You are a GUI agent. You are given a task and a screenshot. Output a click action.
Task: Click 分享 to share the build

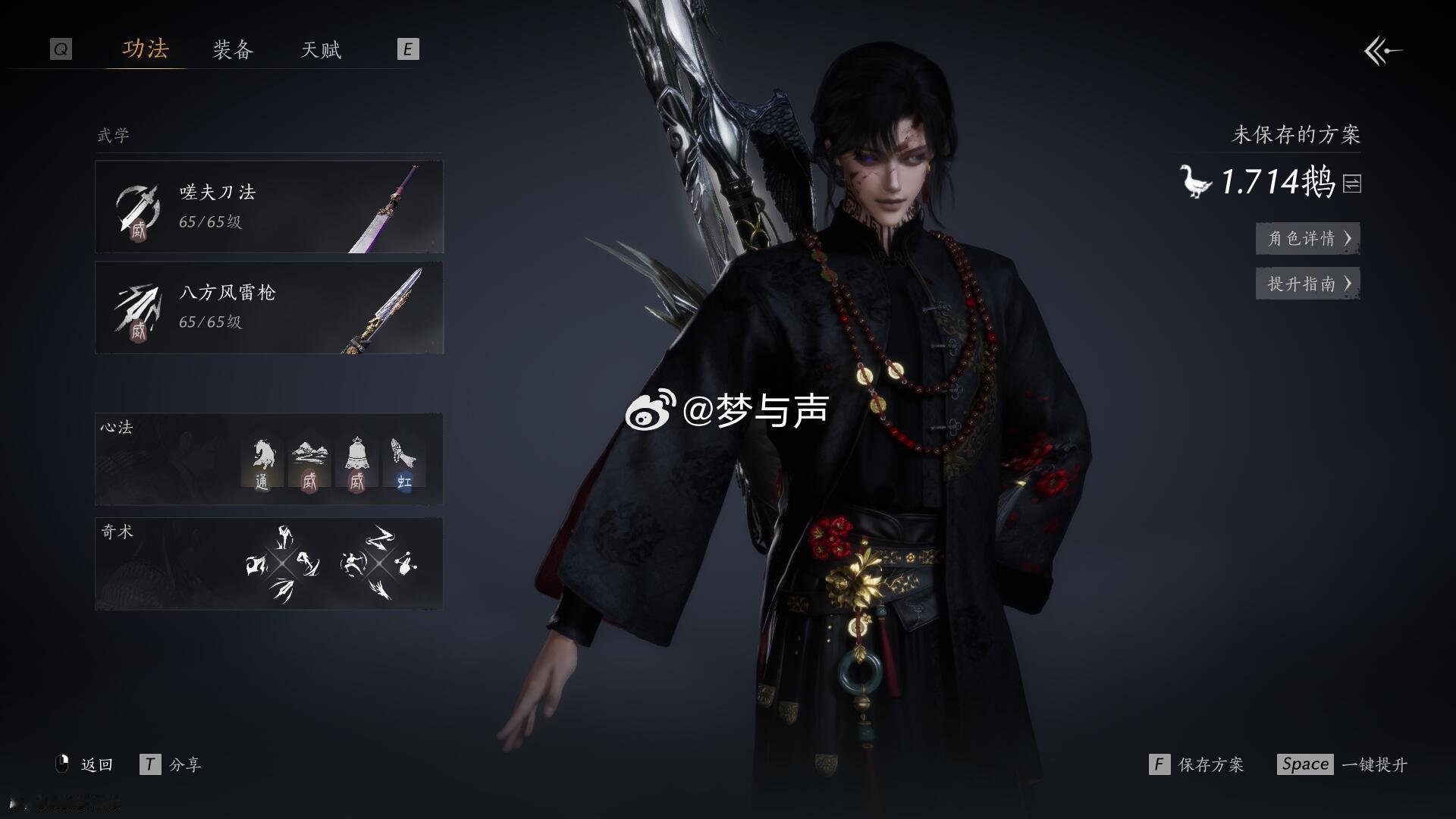(x=187, y=764)
